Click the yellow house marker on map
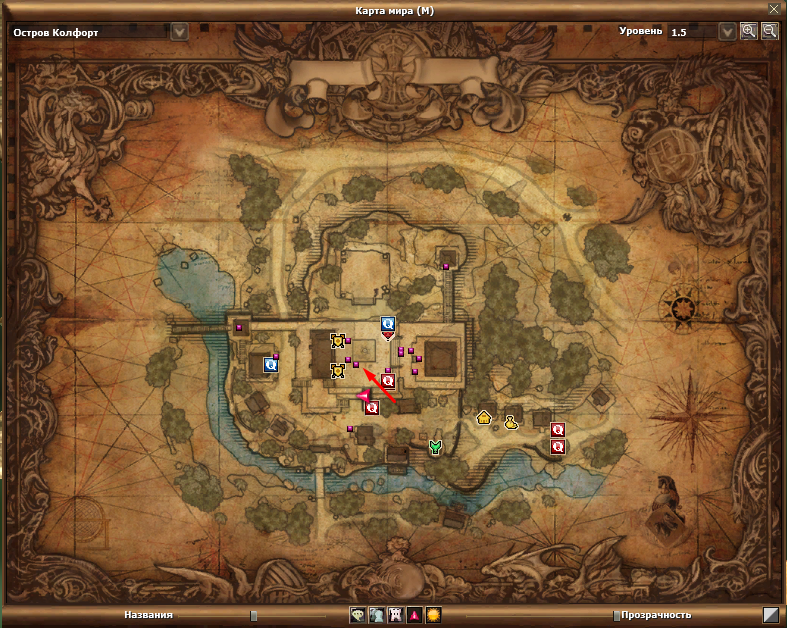This screenshot has height=628, width=787. (485, 417)
